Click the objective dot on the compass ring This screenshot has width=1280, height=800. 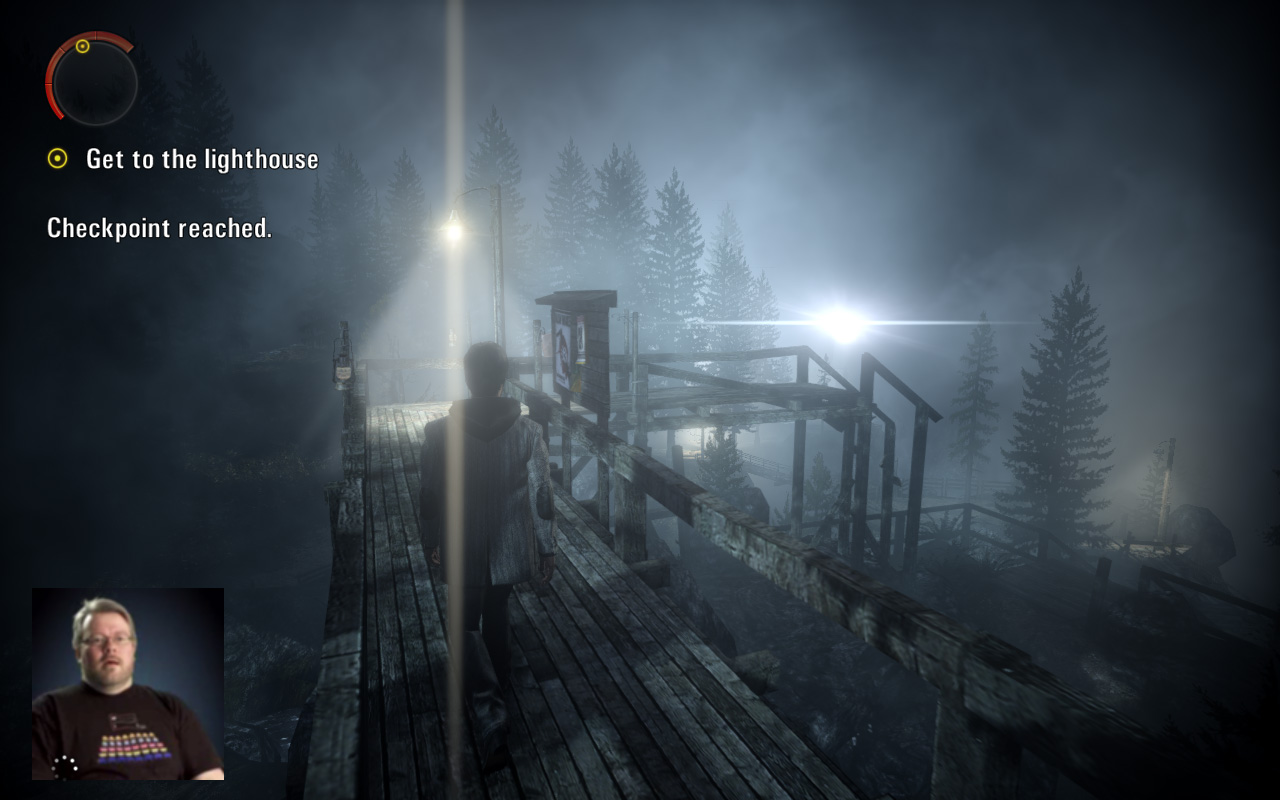(x=83, y=46)
